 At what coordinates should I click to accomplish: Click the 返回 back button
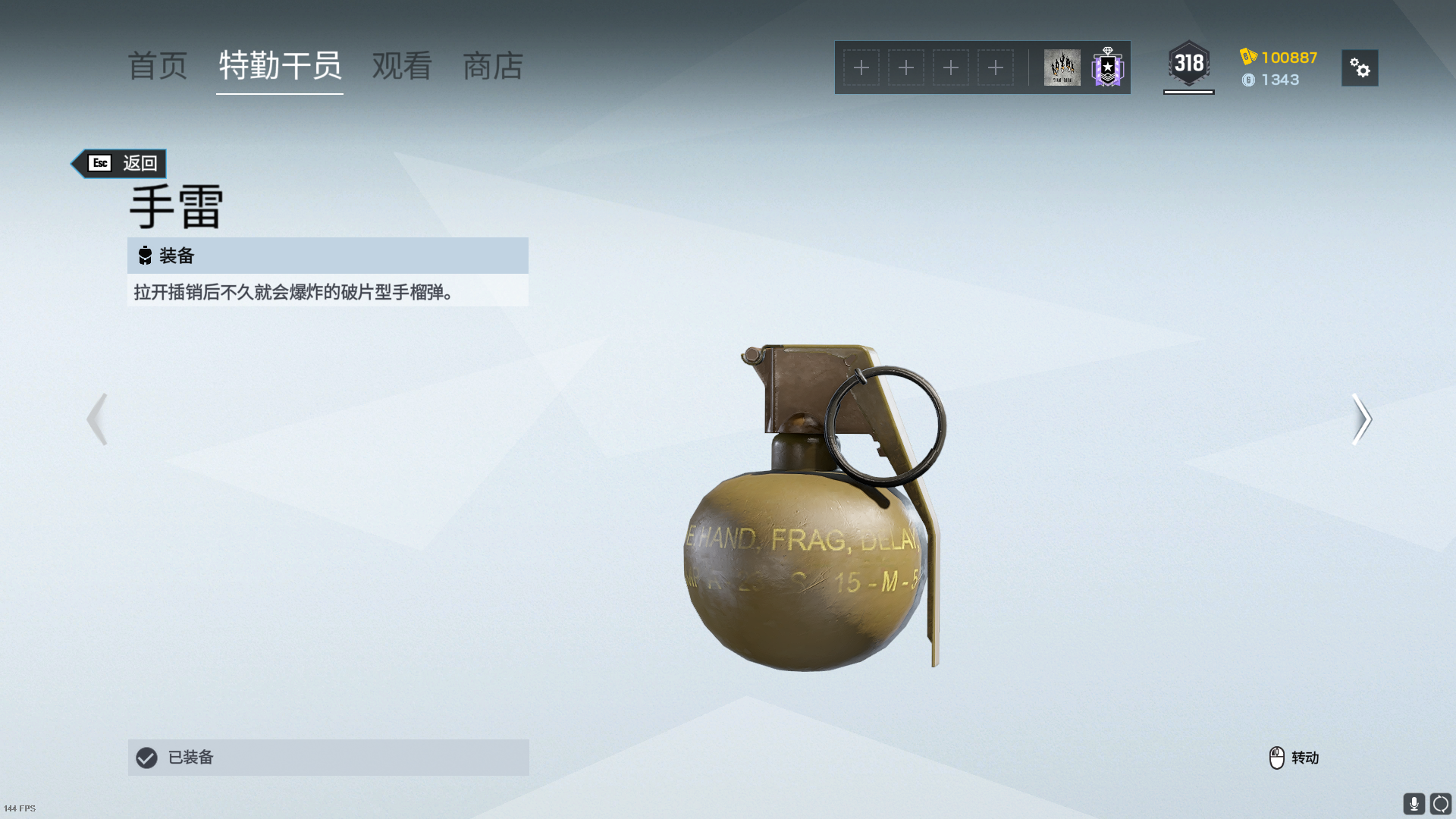[x=121, y=163]
